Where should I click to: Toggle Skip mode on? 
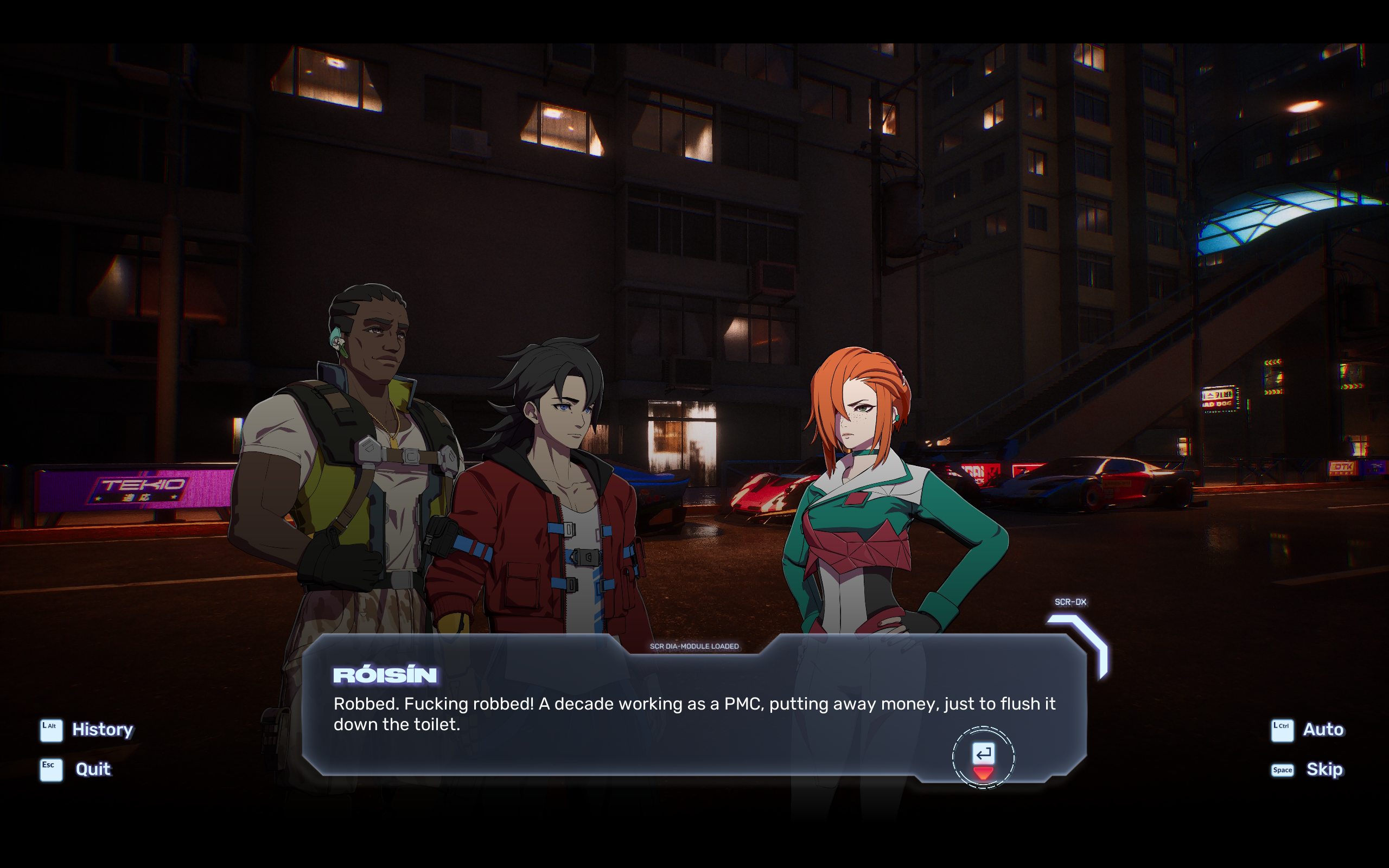(1325, 769)
